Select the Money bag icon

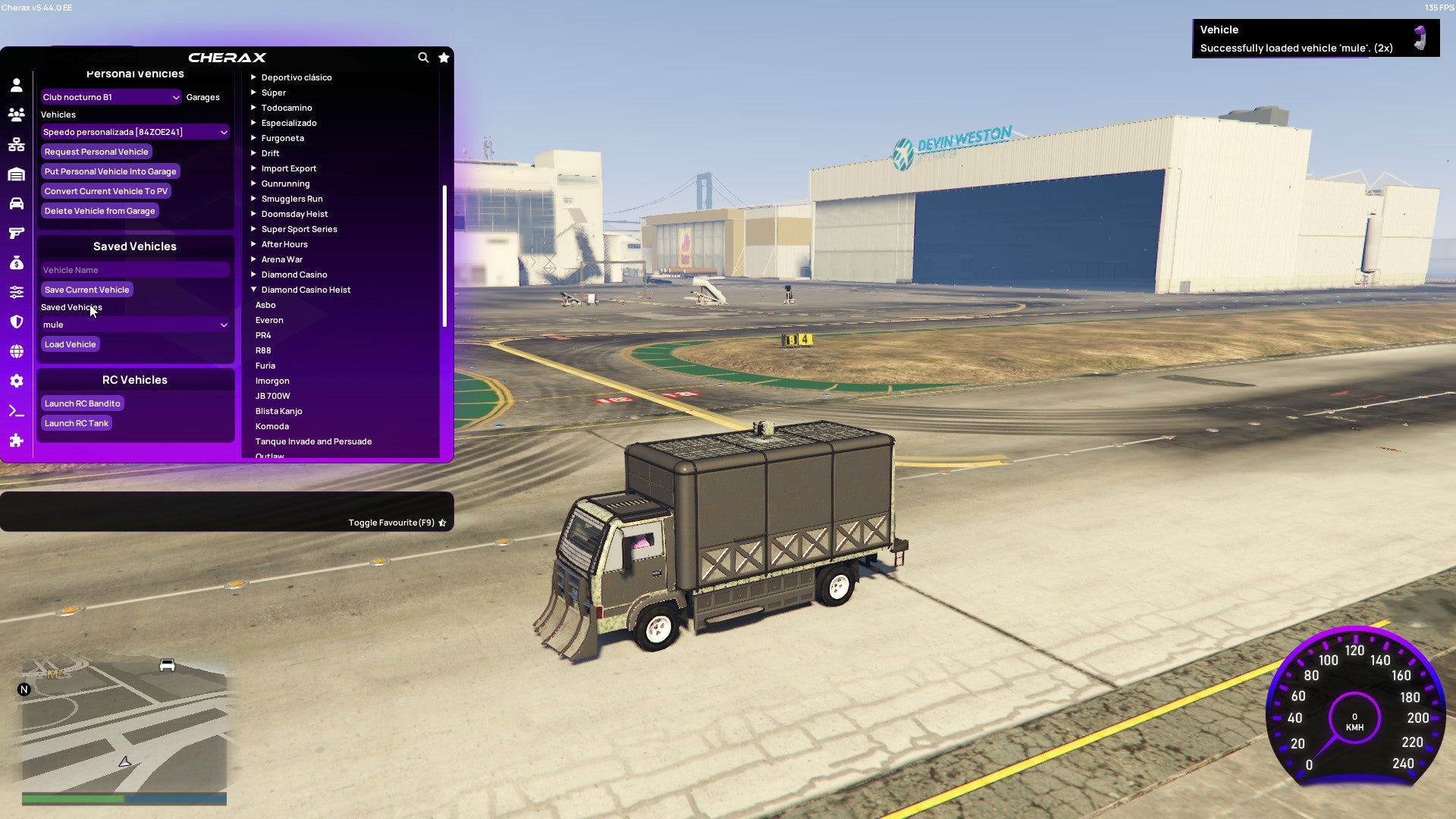pos(17,263)
